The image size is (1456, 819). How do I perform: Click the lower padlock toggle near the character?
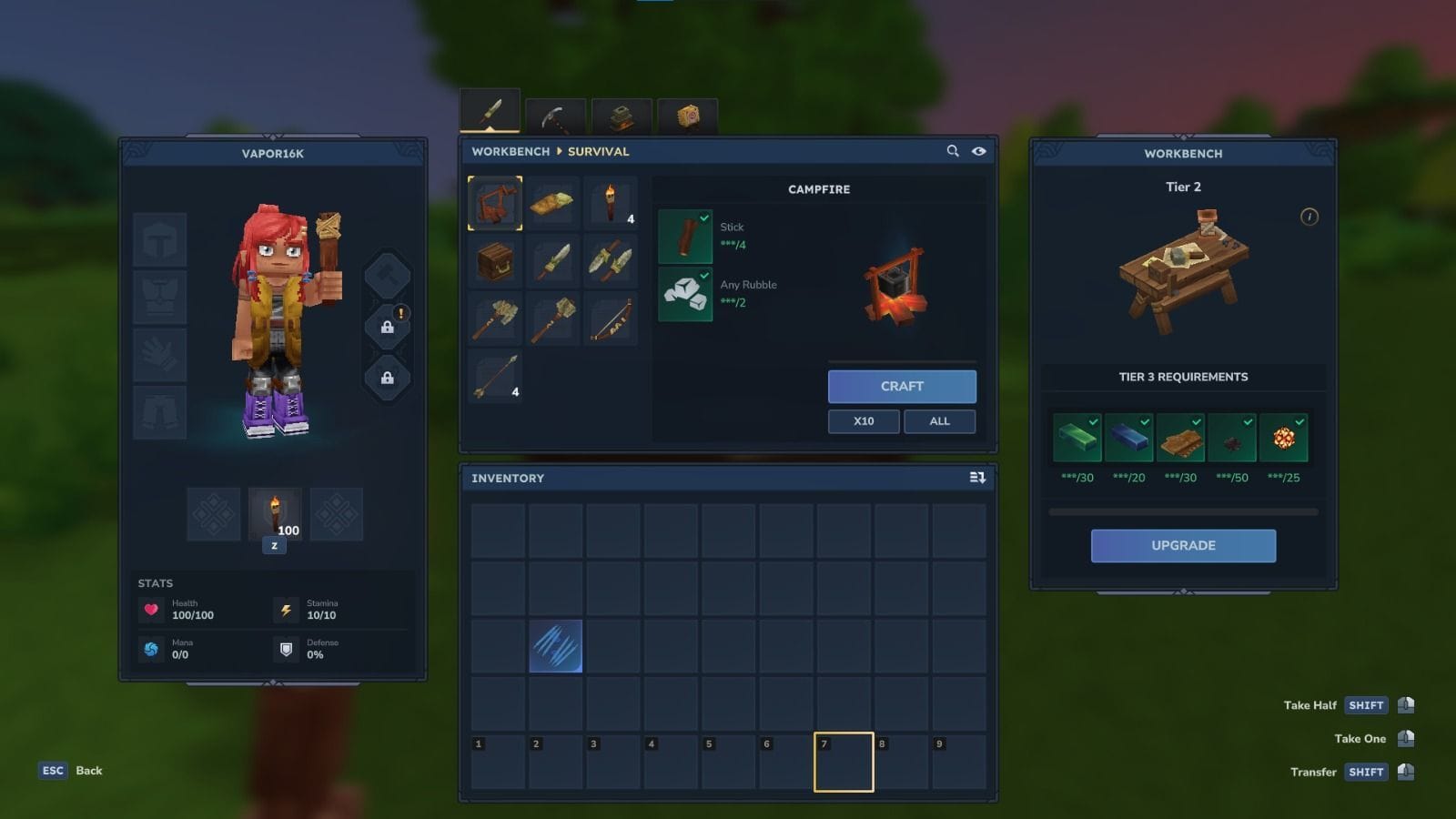(x=389, y=376)
